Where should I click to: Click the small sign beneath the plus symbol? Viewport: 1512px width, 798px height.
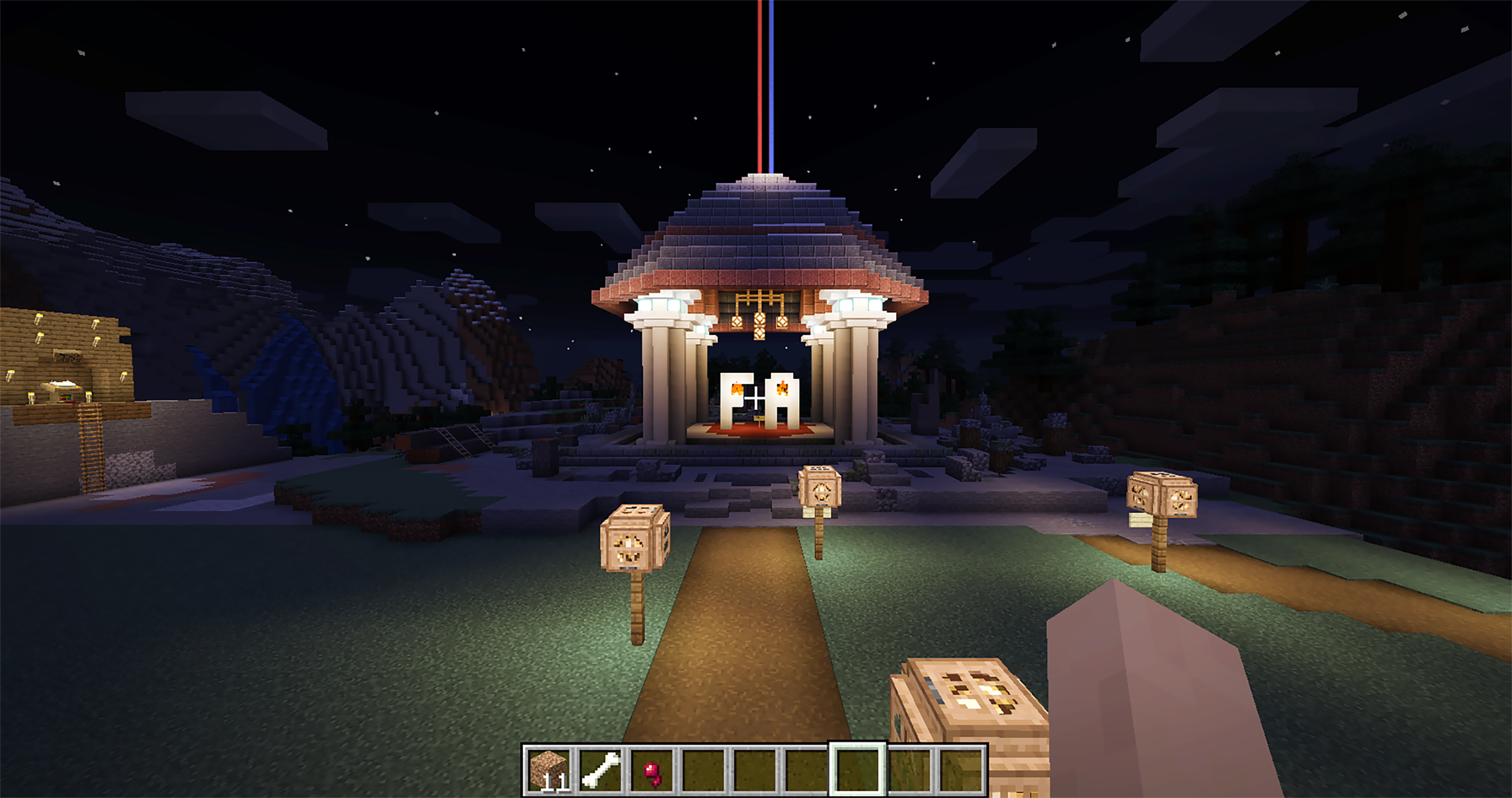[759, 418]
